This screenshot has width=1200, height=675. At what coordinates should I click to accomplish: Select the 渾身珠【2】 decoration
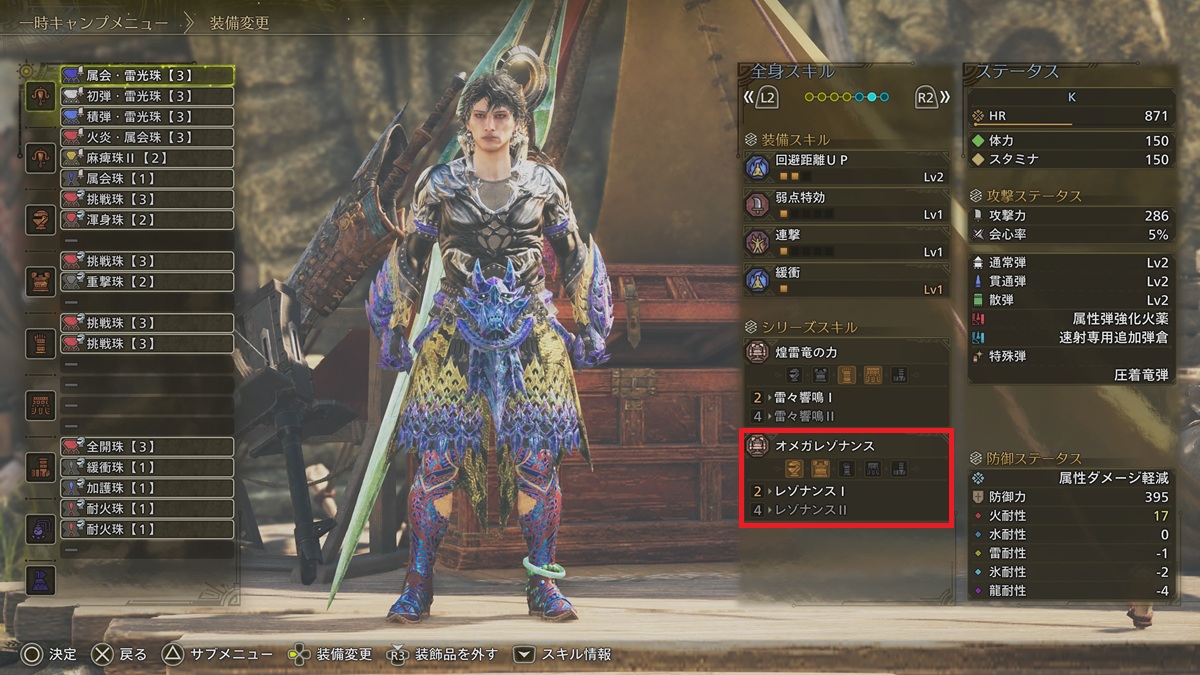(147, 220)
